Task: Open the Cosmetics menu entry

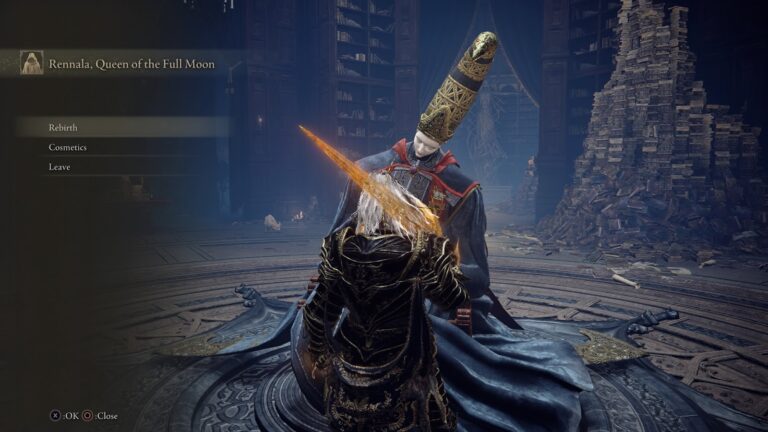Action: [x=67, y=147]
